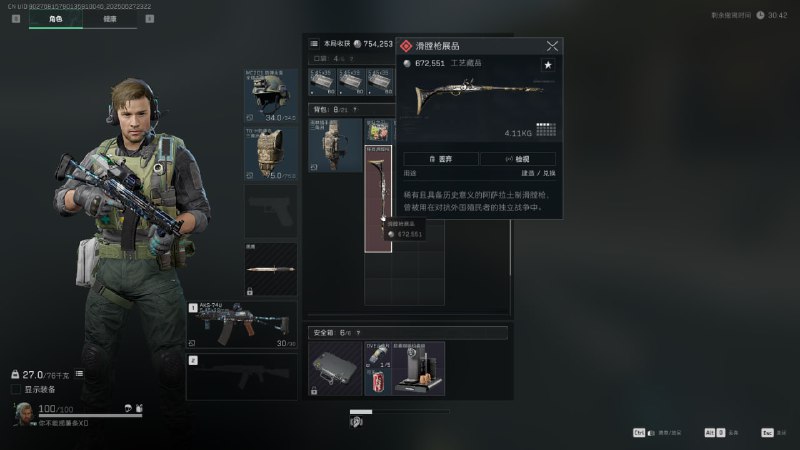Screen dimensions: 800x450
Task: Open the list icon beside 本局收获
Action: [x=314, y=44]
